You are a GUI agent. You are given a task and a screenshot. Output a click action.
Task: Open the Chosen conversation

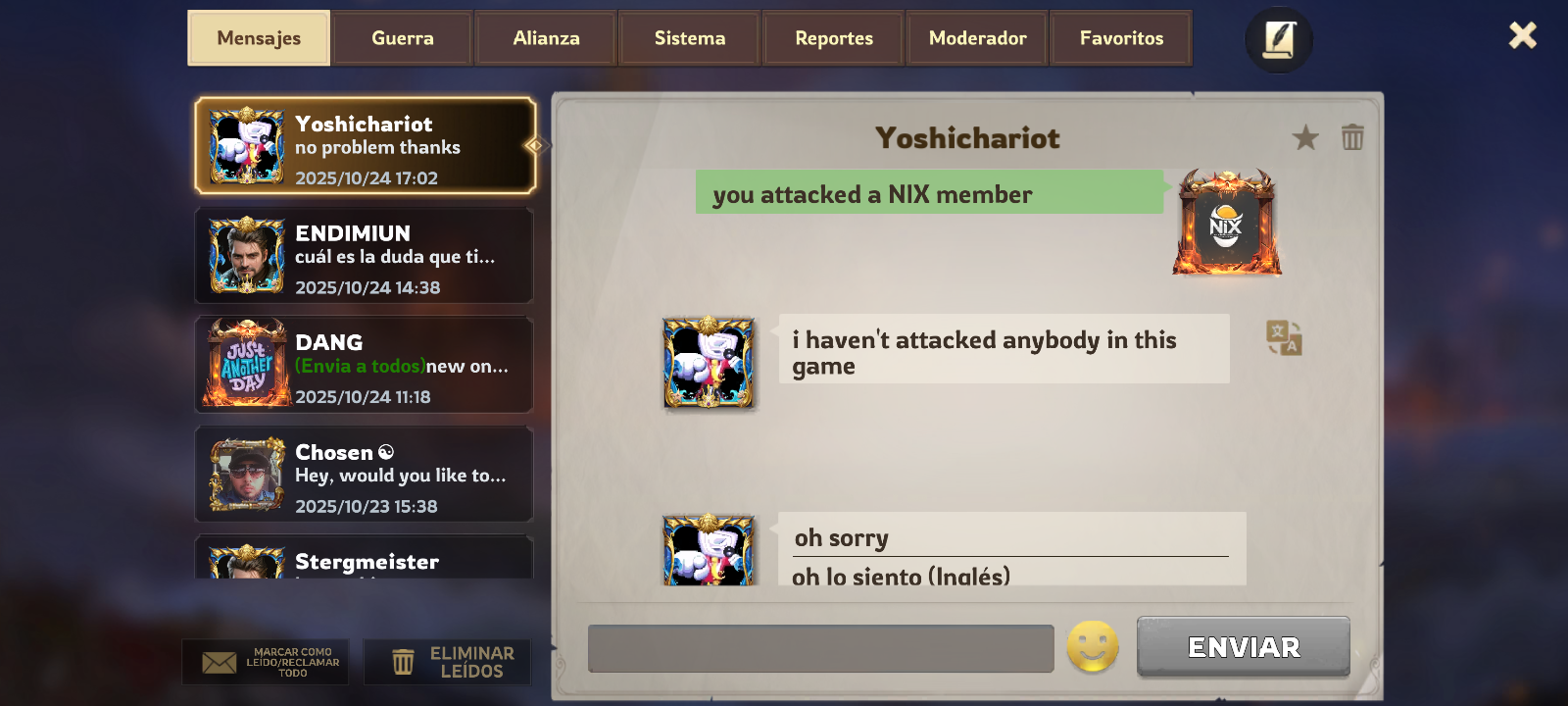[x=365, y=475]
